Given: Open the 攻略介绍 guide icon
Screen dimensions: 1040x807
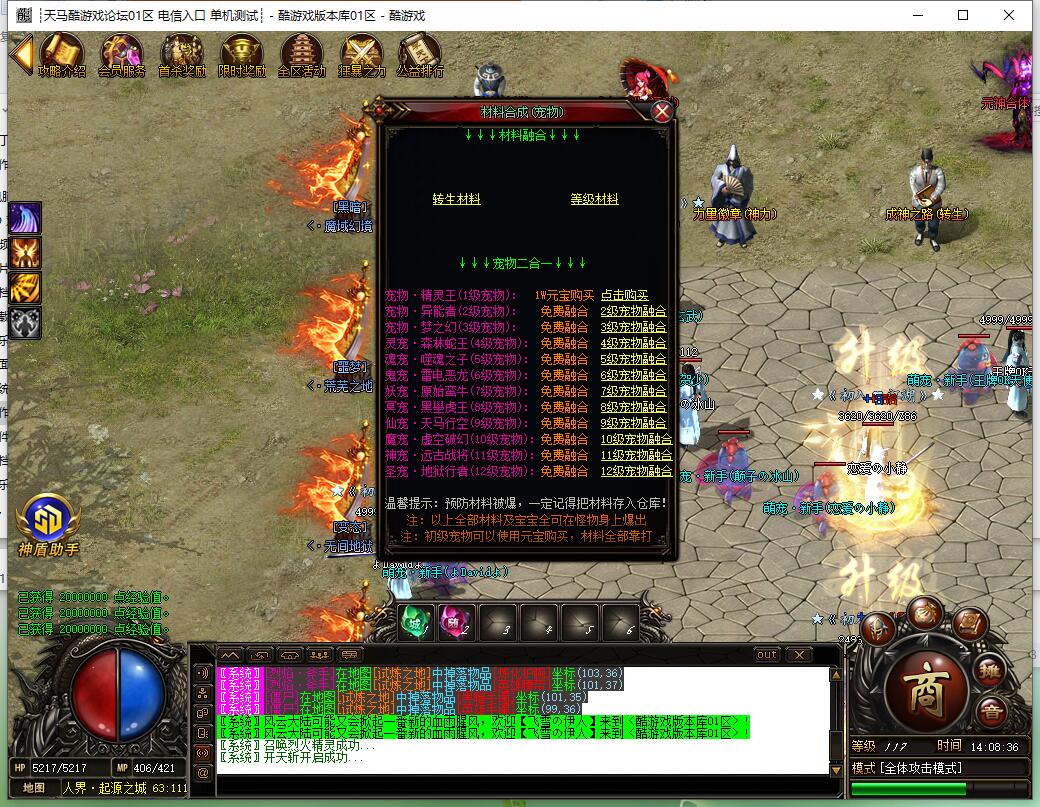Looking at the screenshot, I should tap(61, 55).
